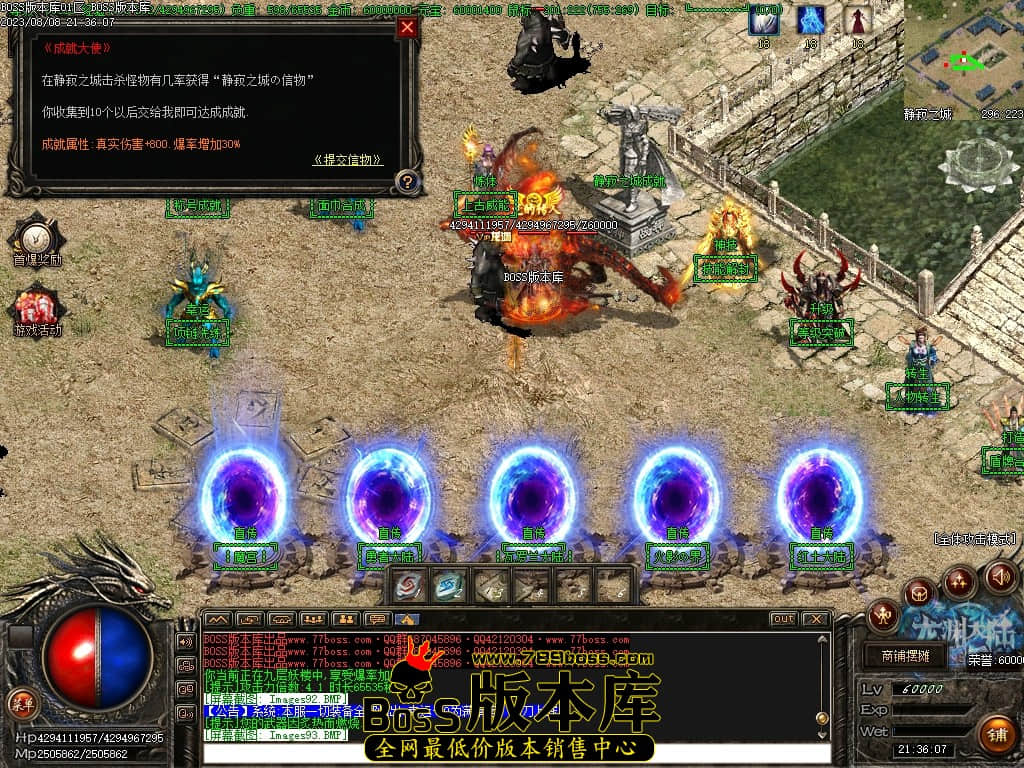Close the chat window with X
The height and width of the screenshot is (768, 1024).
pos(816,619)
